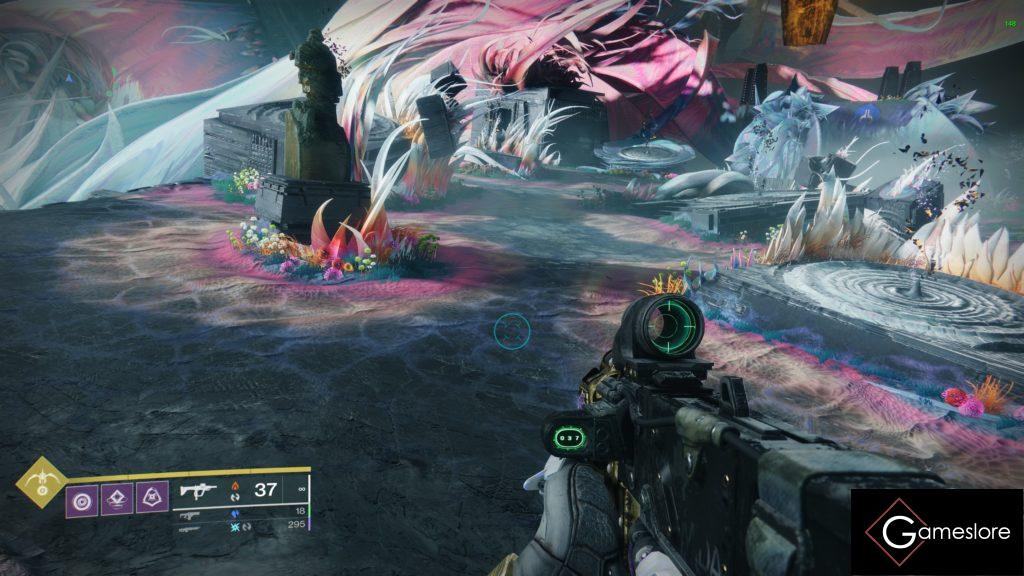The width and height of the screenshot is (1024, 576).
Task: Switch to the third weapon in the list
Action: point(190,527)
